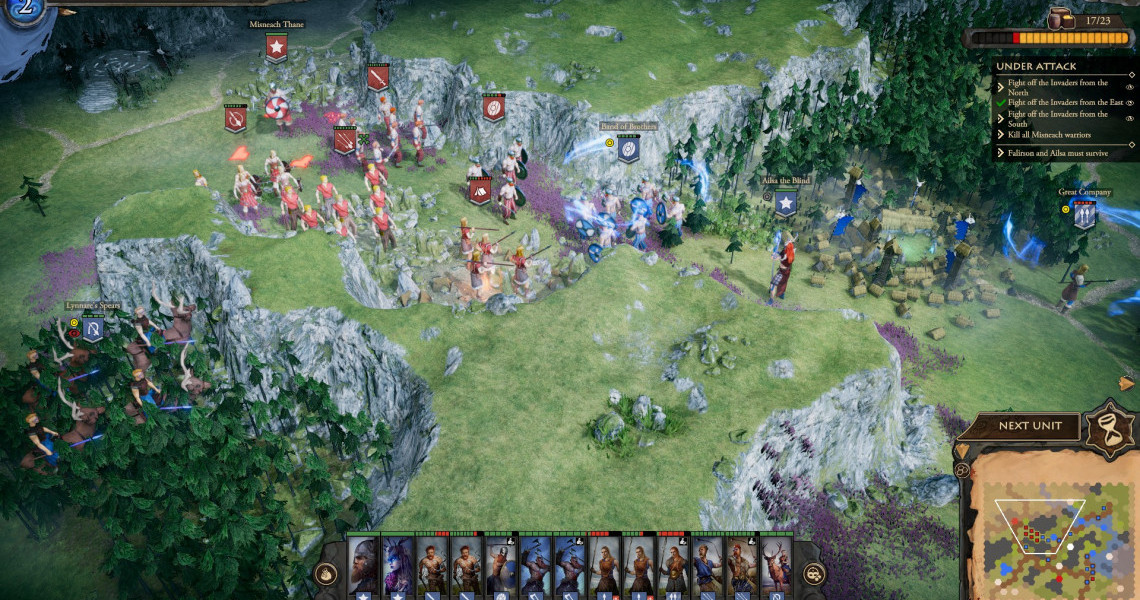The image size is (1140, 600).
Task: Click the Kill all Misneach warriors objective
Action: [x=1050, y=135]
